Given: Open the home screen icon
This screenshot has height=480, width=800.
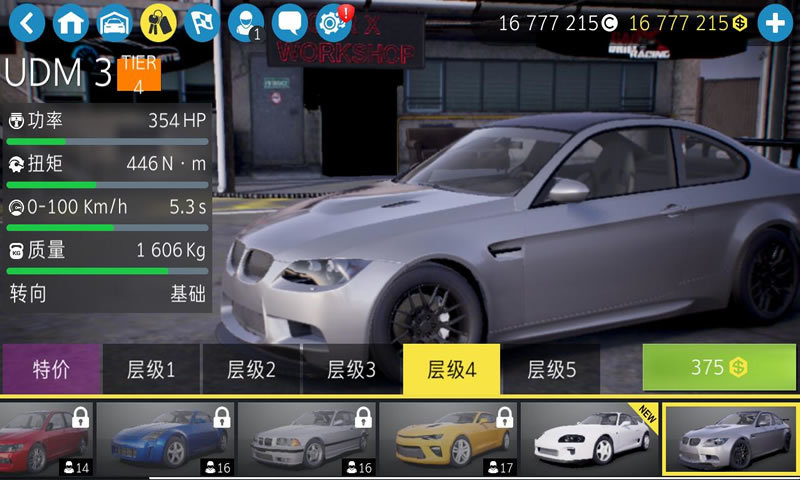Looking at the screenshot, I should click(70, 22).
